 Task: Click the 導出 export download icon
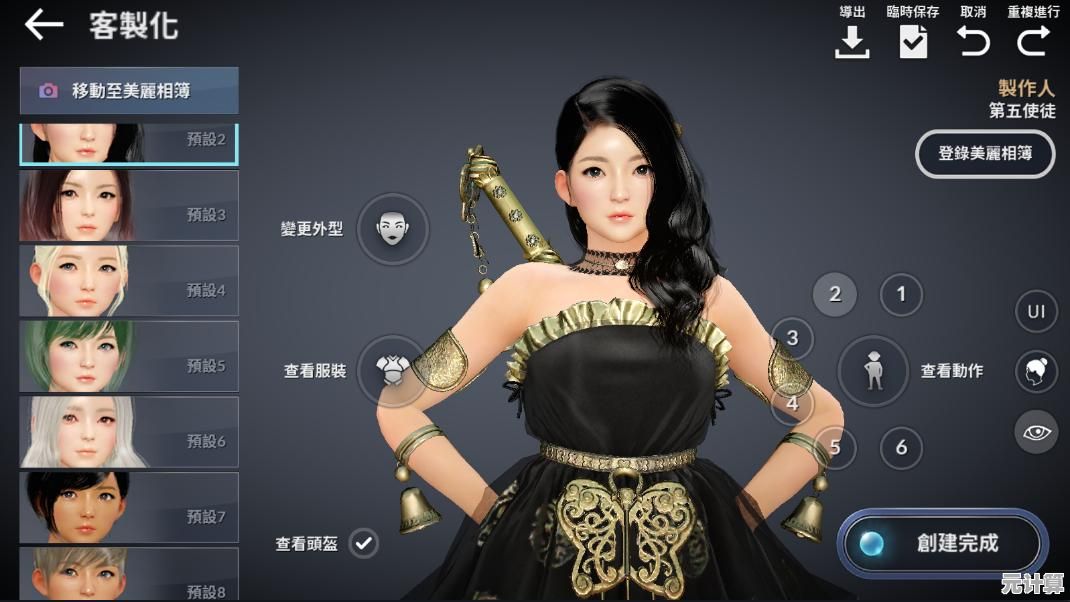pos(852,41)
